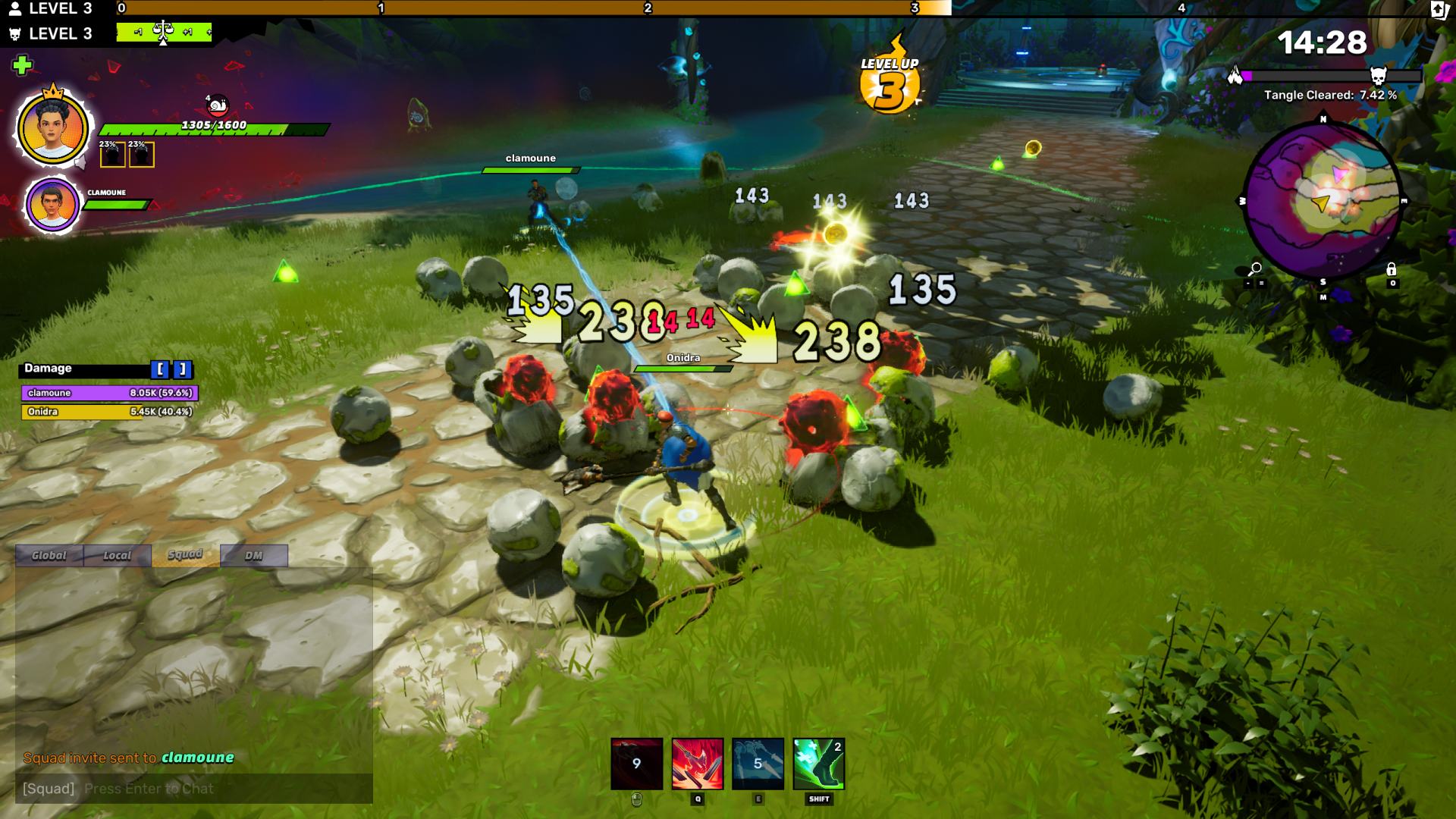Viewport: 1456px width, 819px height.
Task: Click the green plus invite icon
Action: [22, 65]
